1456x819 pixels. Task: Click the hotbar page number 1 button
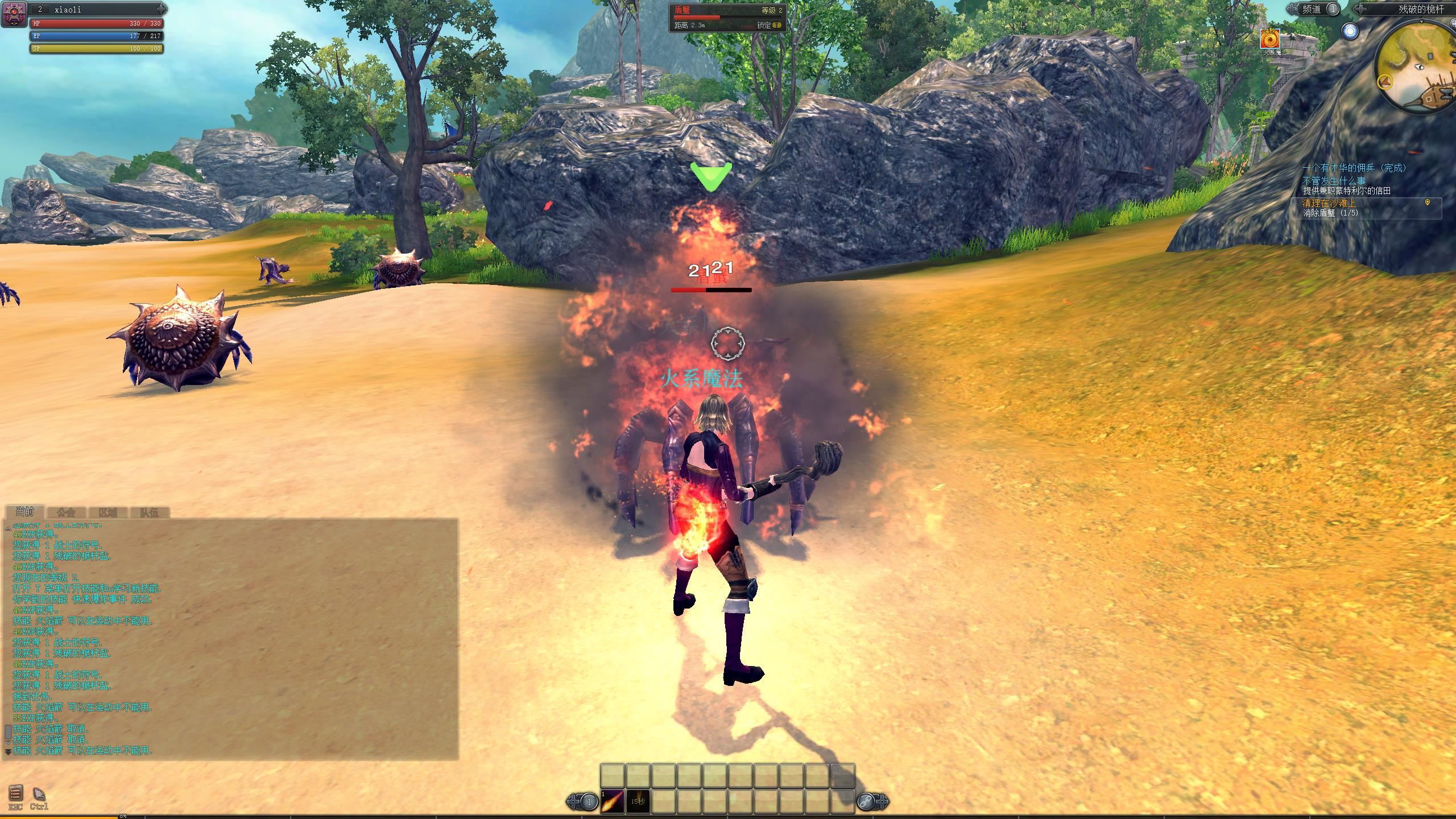pos(589,802)
